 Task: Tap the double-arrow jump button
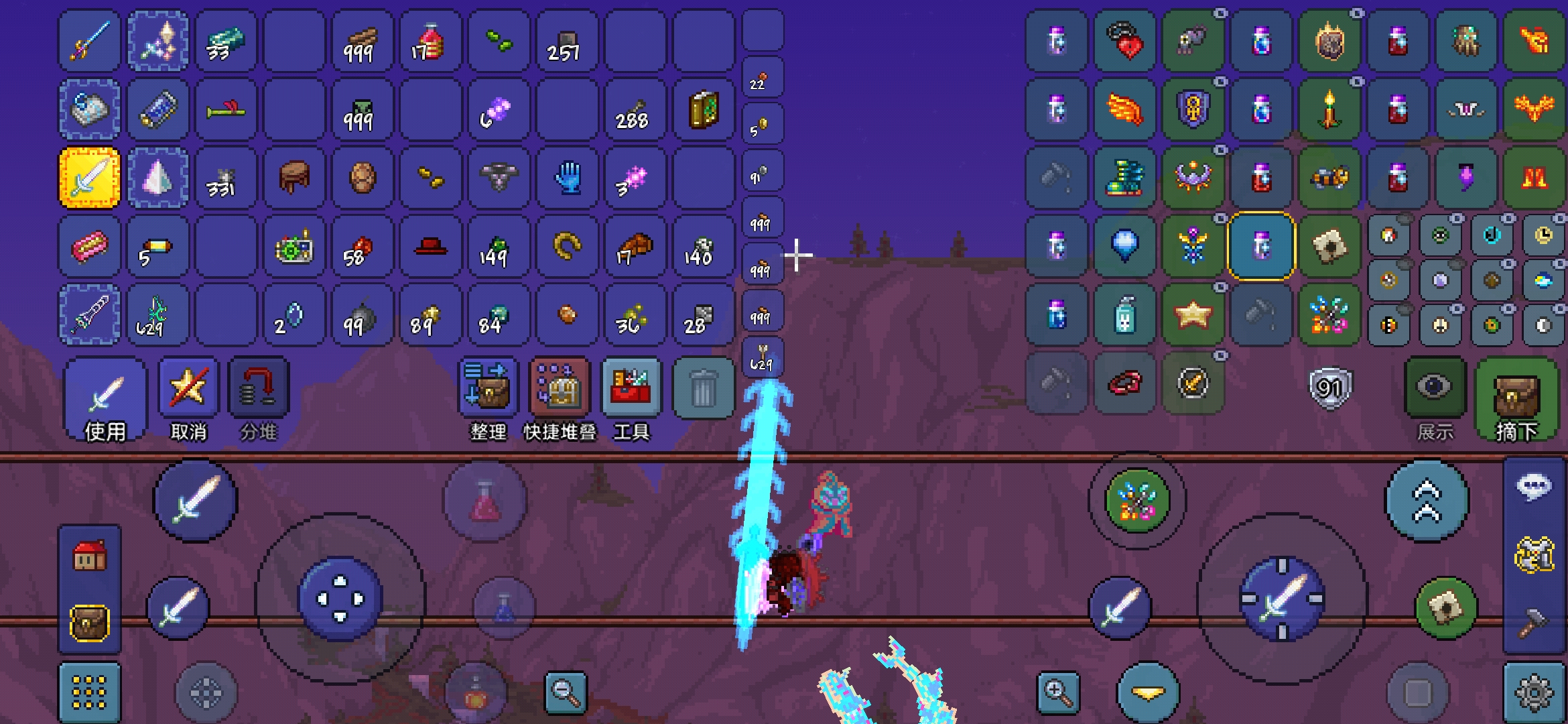pos(1427,500)
